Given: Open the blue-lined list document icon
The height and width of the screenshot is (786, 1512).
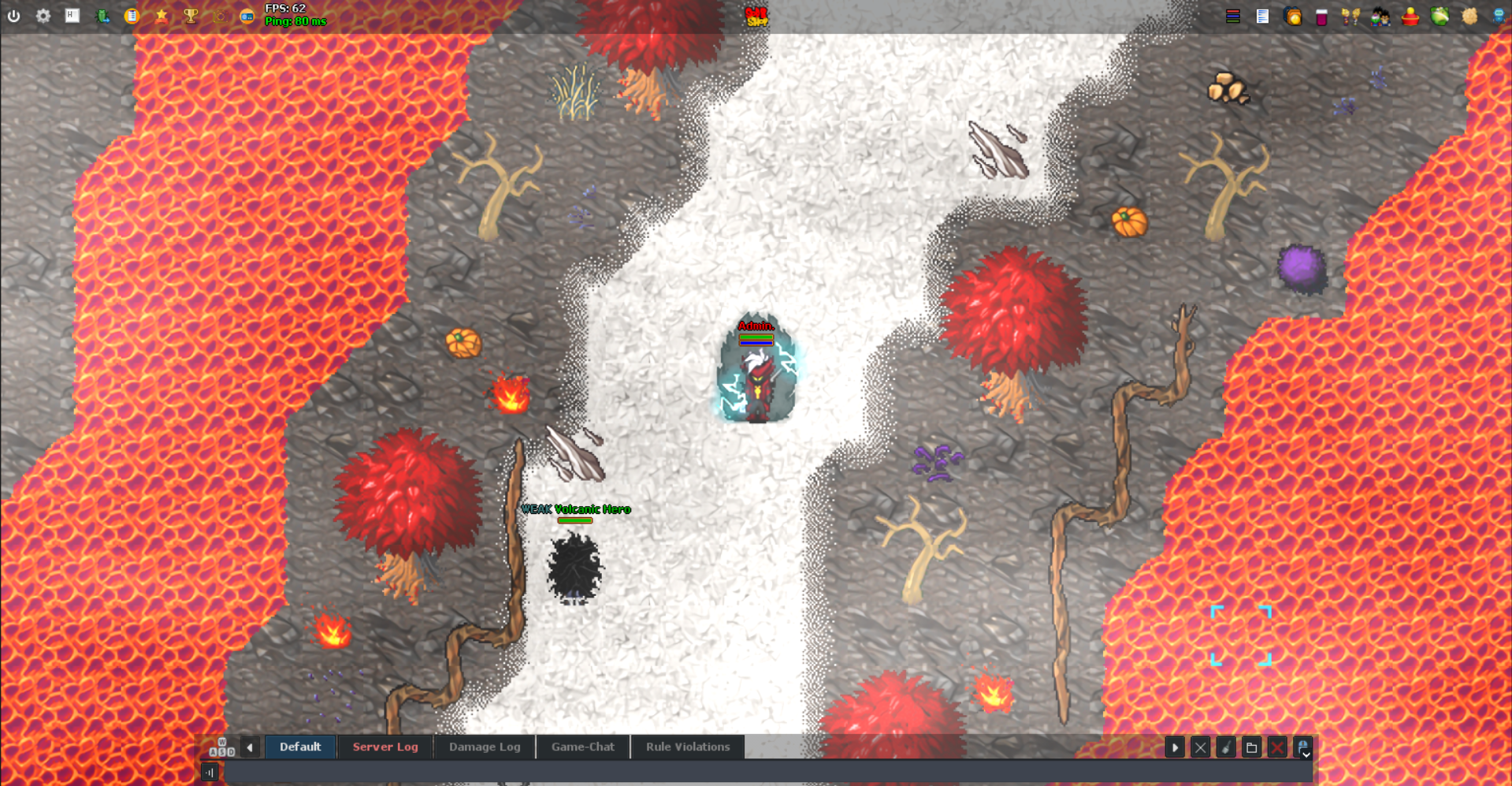Looking at the screenshot, I should coord(1262,17).
